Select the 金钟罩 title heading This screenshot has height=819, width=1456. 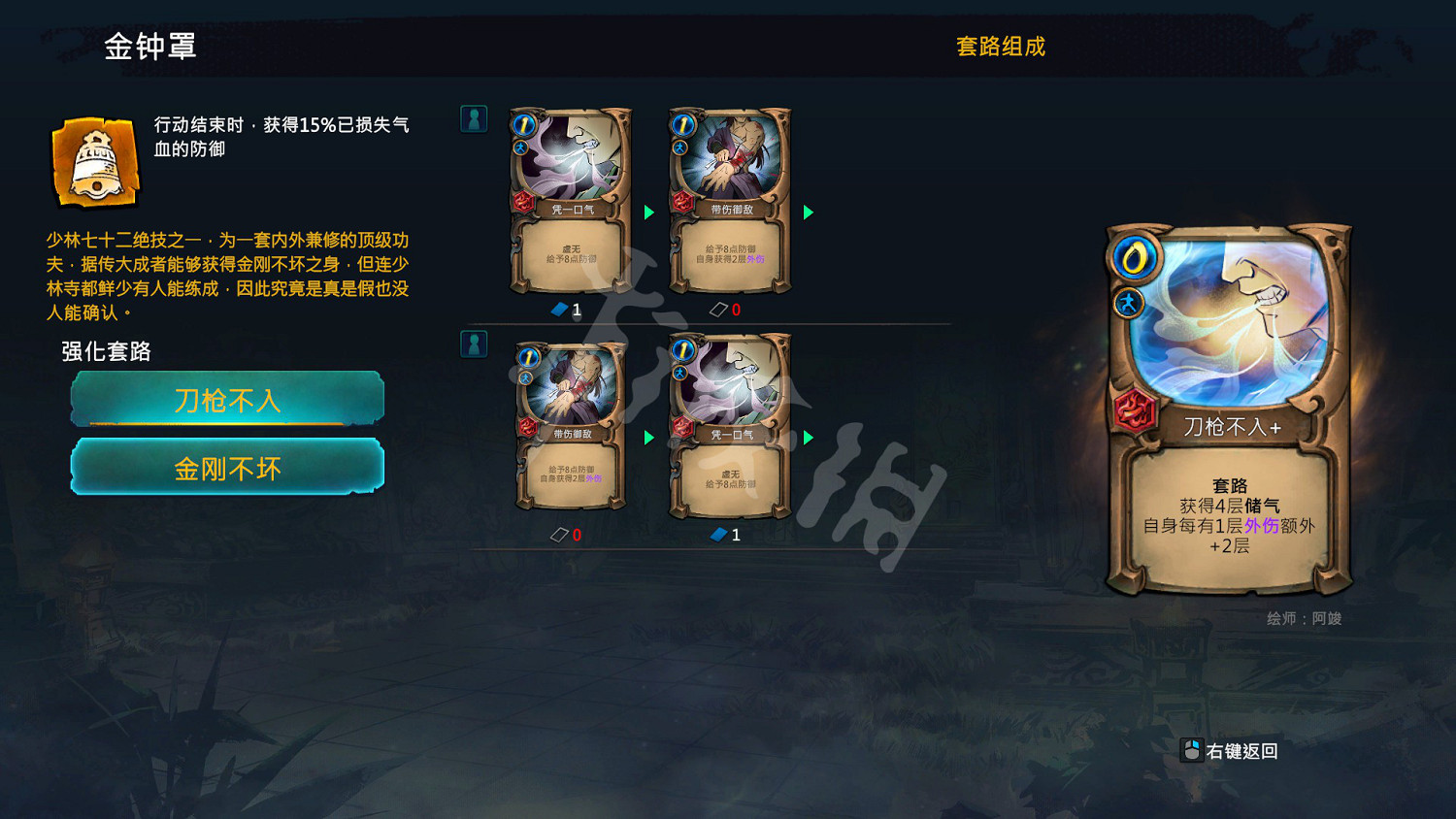point(150,46)
